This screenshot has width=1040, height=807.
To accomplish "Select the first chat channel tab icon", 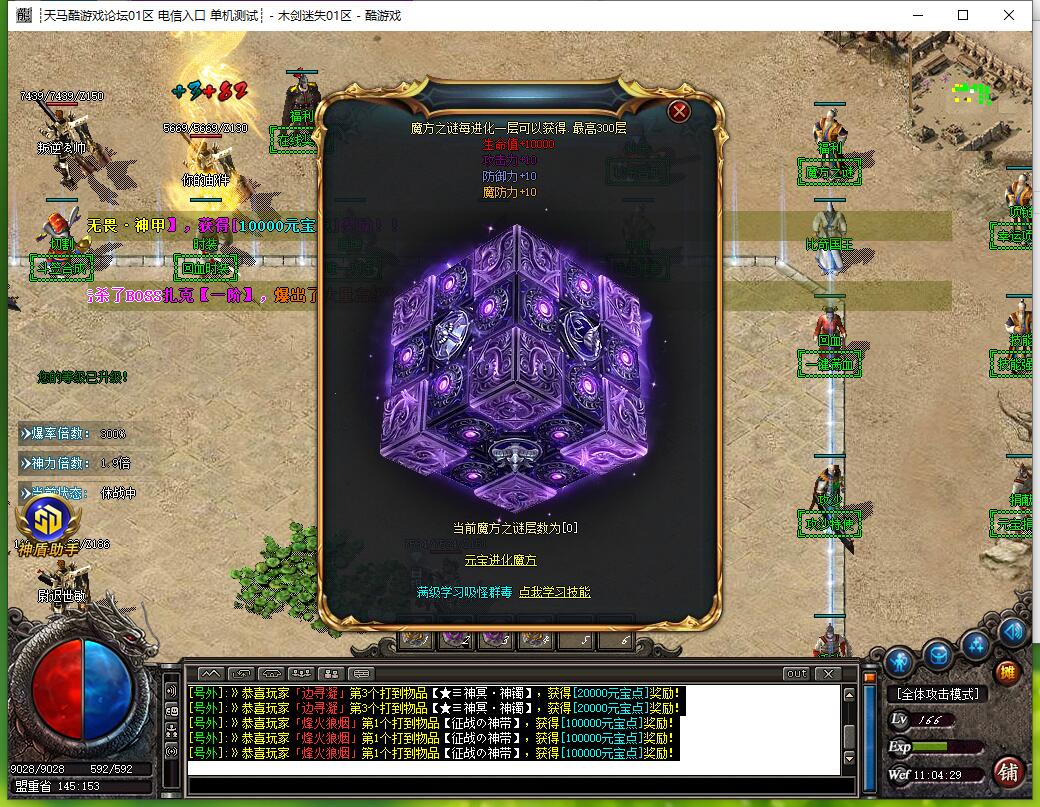I will click(211, 674).
